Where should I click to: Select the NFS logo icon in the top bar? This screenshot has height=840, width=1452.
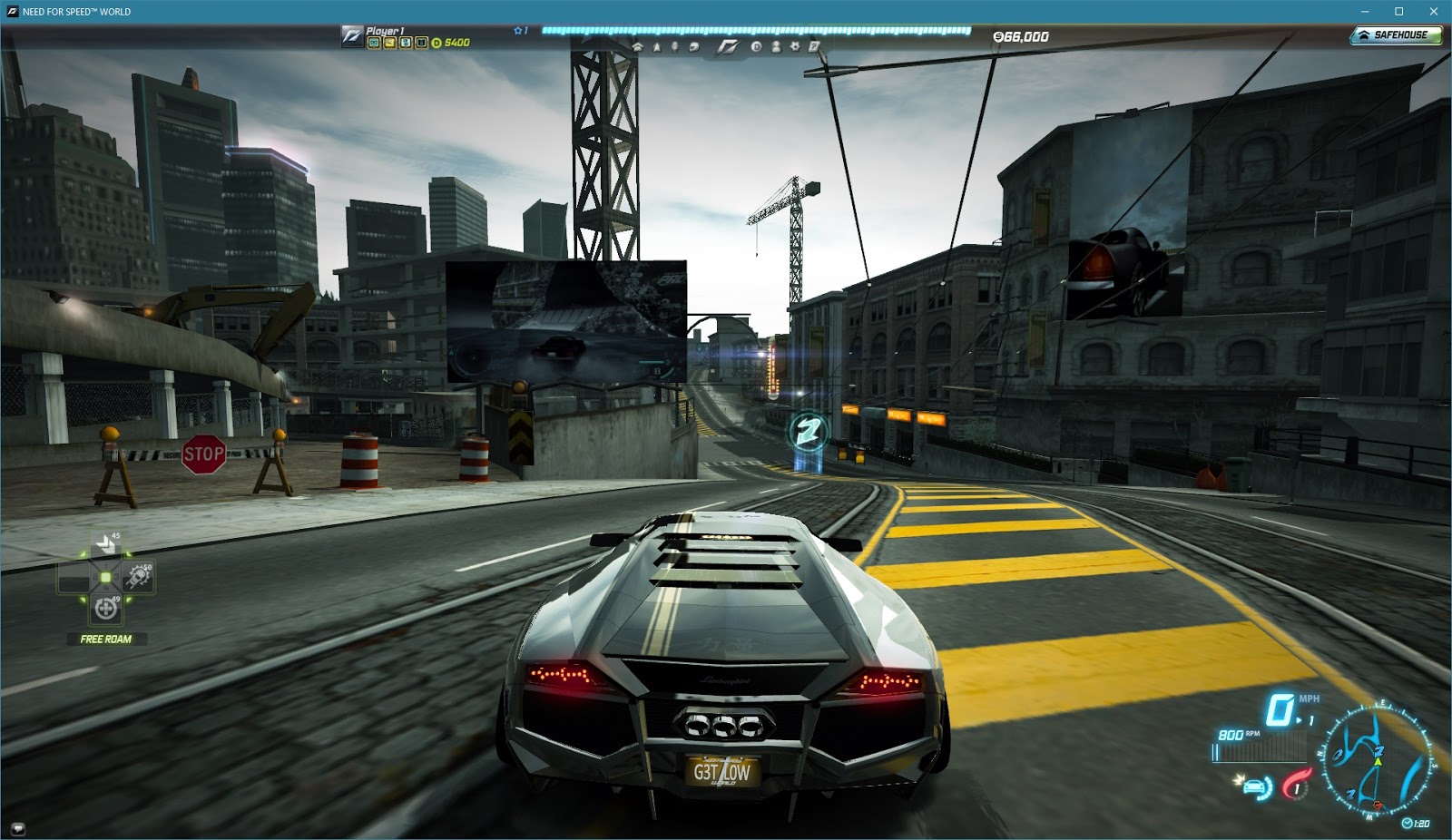click(726, 46)
